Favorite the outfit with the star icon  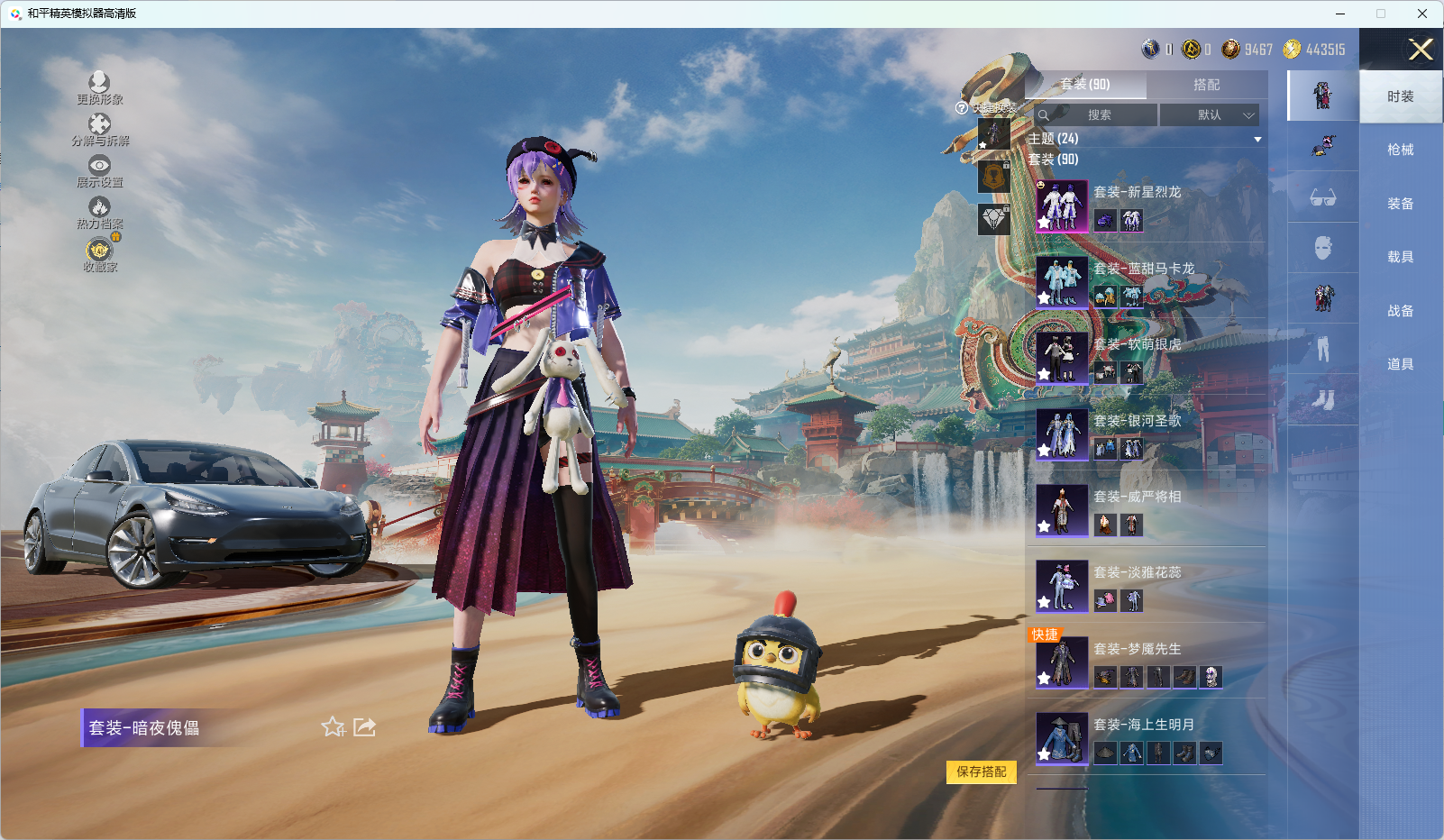(x=334, y=726)
